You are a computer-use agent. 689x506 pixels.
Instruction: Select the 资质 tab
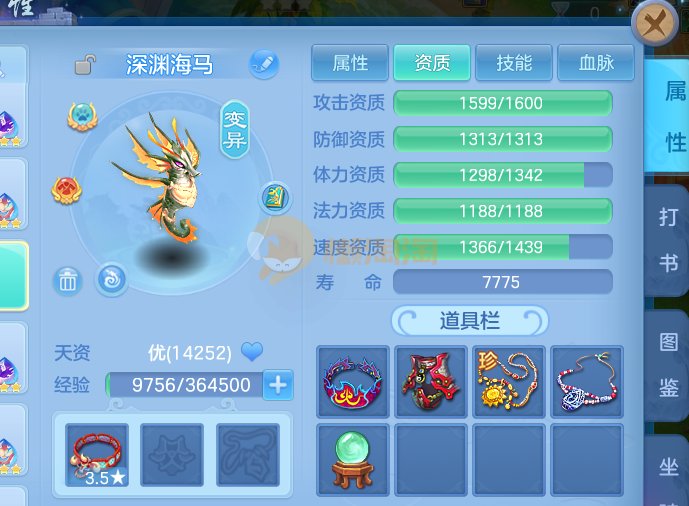433,63
